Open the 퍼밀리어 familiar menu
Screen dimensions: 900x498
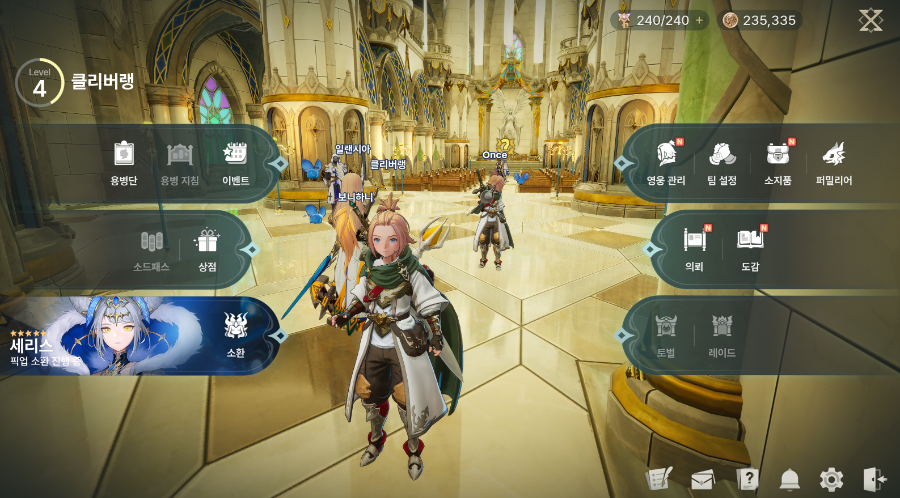pyautogui.click(x=833, y=161)
